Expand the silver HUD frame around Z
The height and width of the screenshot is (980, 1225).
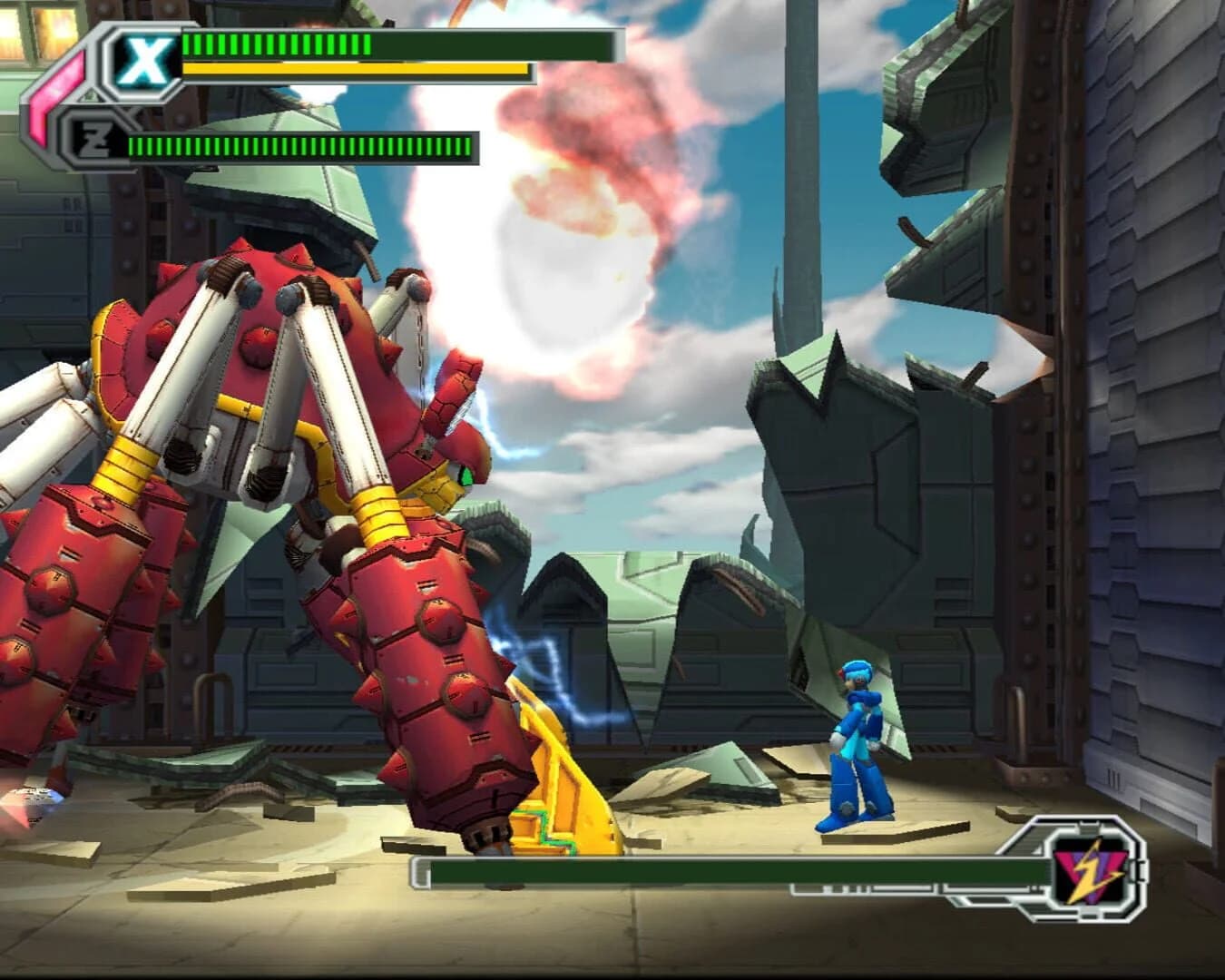[x=100, y=138]
